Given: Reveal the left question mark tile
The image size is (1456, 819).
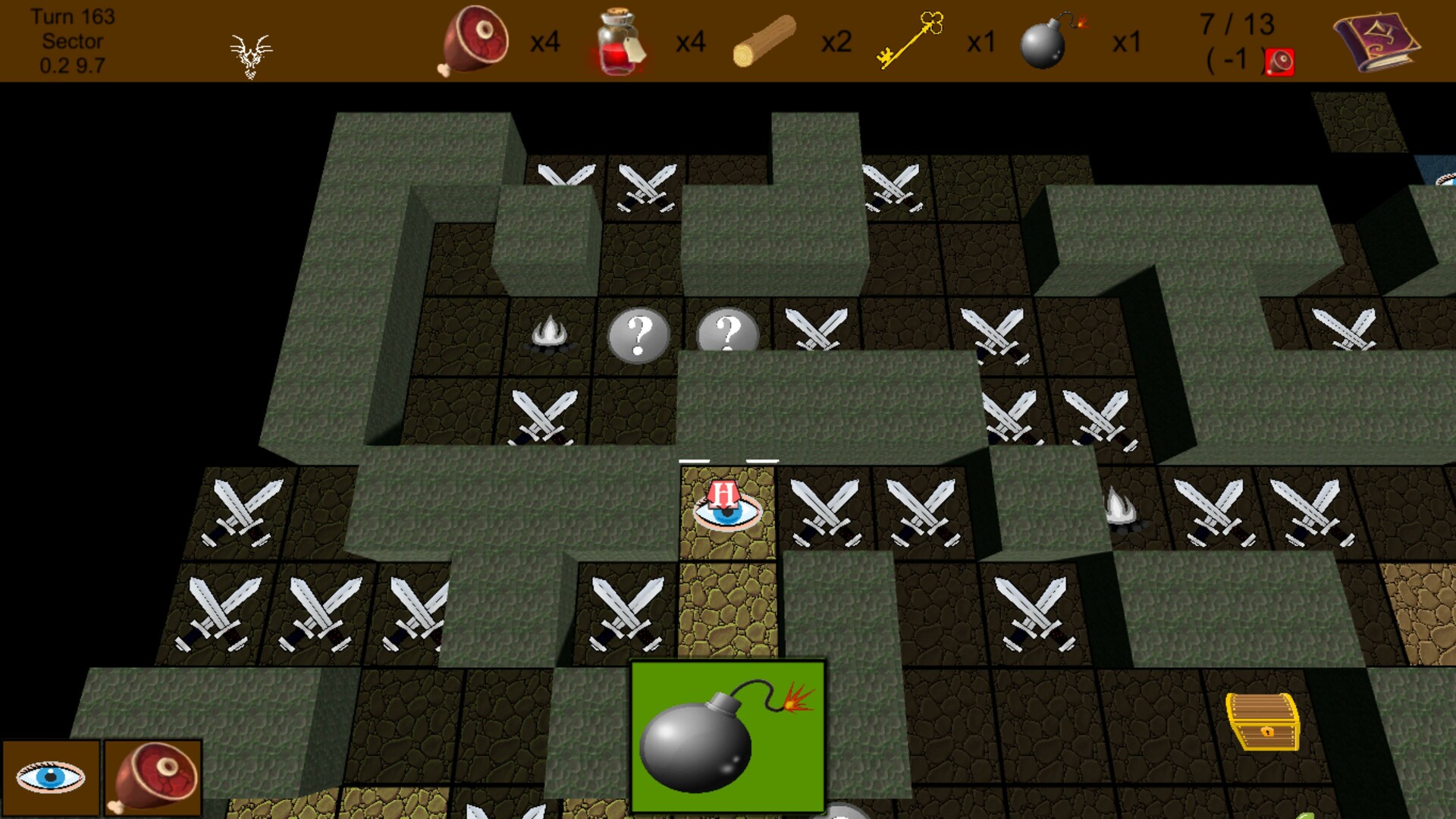Looking at the screenshot, I should click(x=639, y=334).
